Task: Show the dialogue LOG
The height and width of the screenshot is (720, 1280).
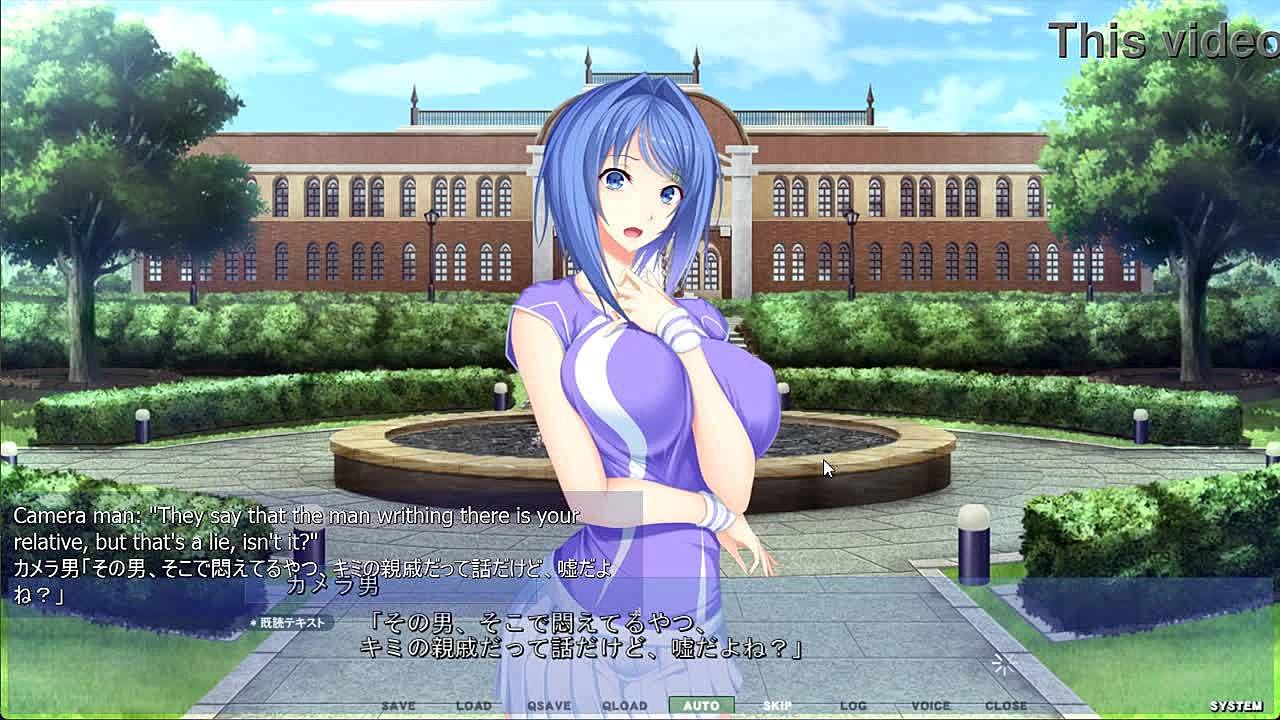Action: [853, 706]
